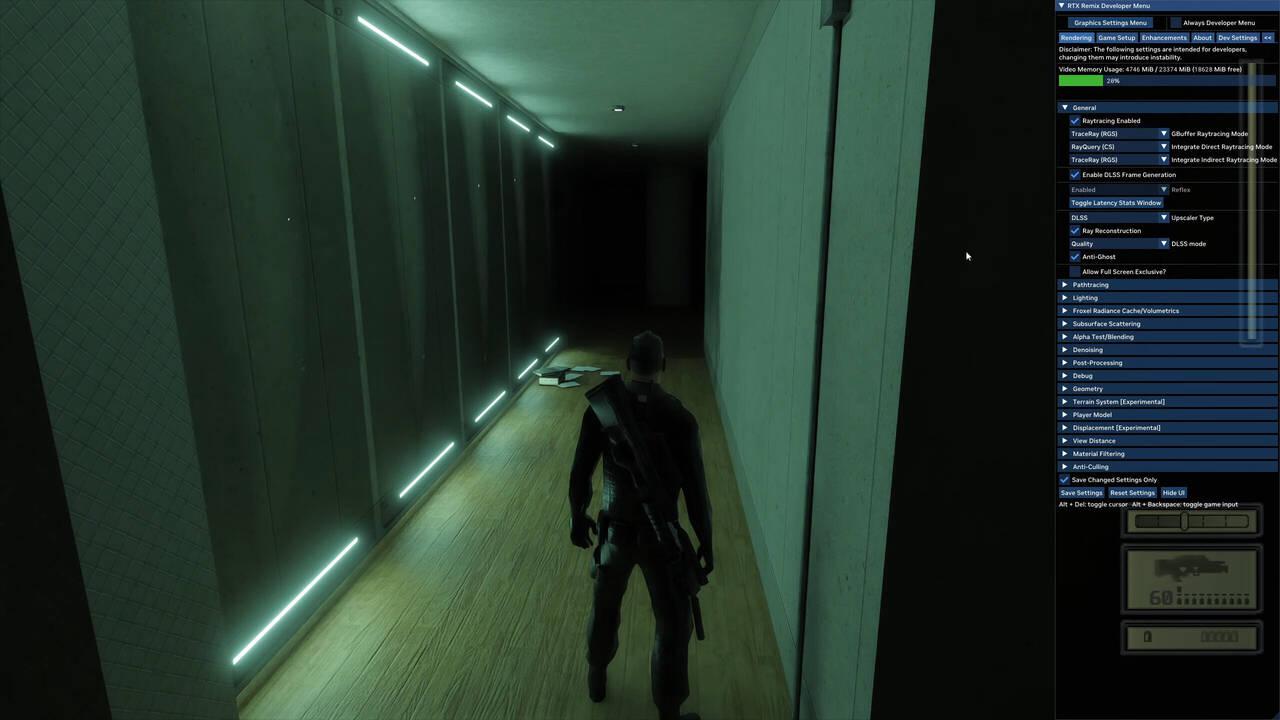The image size is (1280, 720).
Task: Click the green video memory usage bar
Action: point(1080,81)
